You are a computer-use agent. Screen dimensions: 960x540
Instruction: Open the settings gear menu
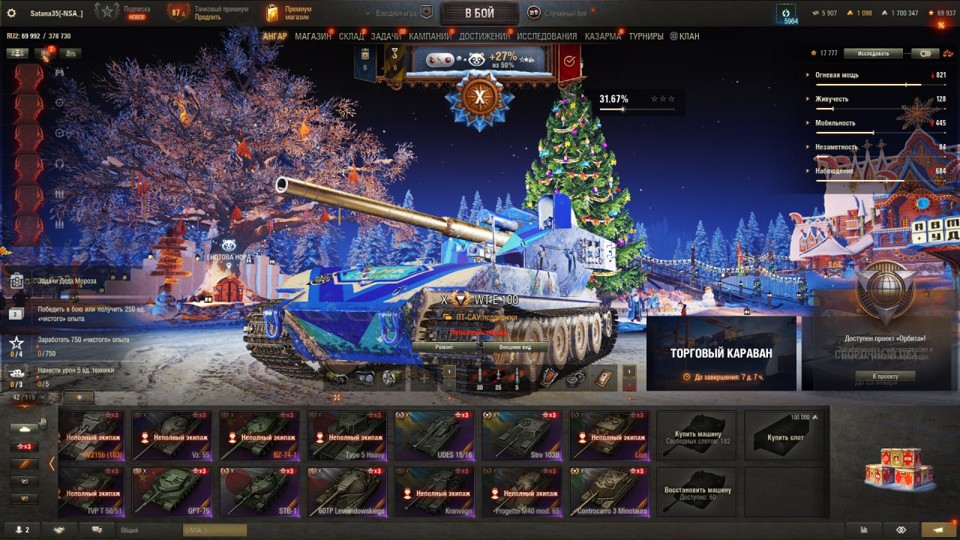12,13
